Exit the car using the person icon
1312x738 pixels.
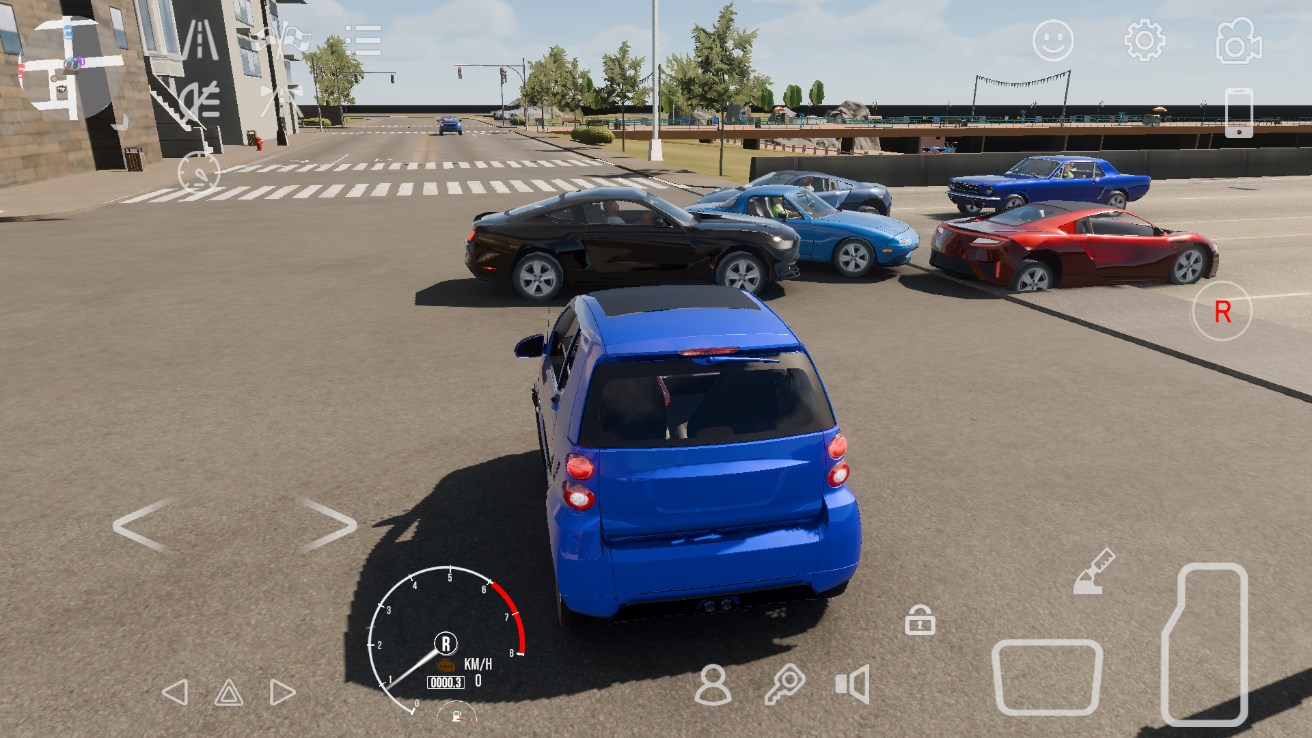(713, 688)
